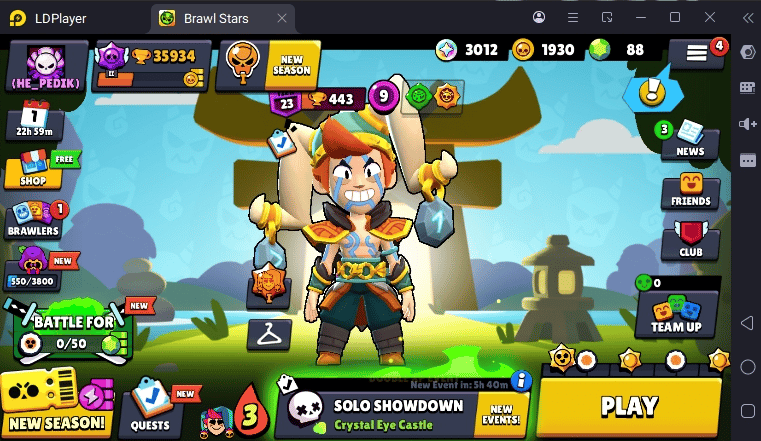Open the ranked New Season skull button
The width and height of the screenshot is (761, 441).
coord(267,65)
